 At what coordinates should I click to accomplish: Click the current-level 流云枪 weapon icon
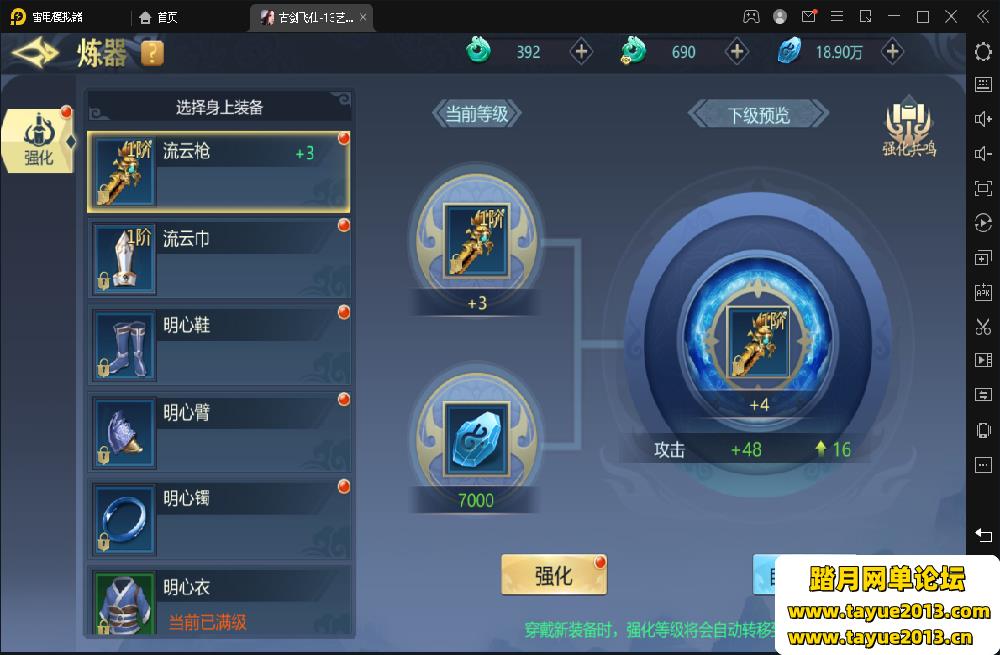pyautogui.click(x=477, y=240)
